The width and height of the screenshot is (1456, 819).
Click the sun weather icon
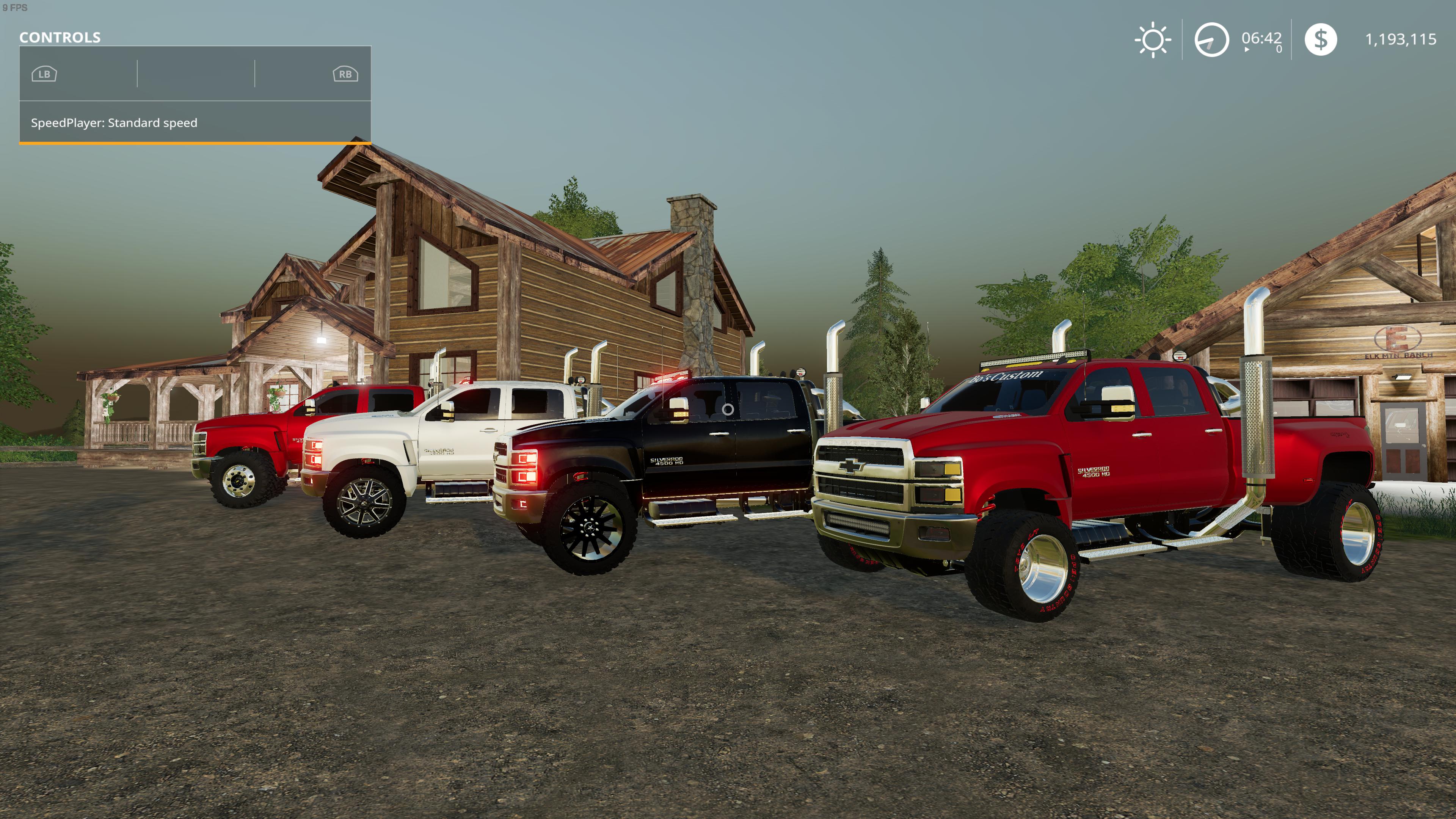1153,39
